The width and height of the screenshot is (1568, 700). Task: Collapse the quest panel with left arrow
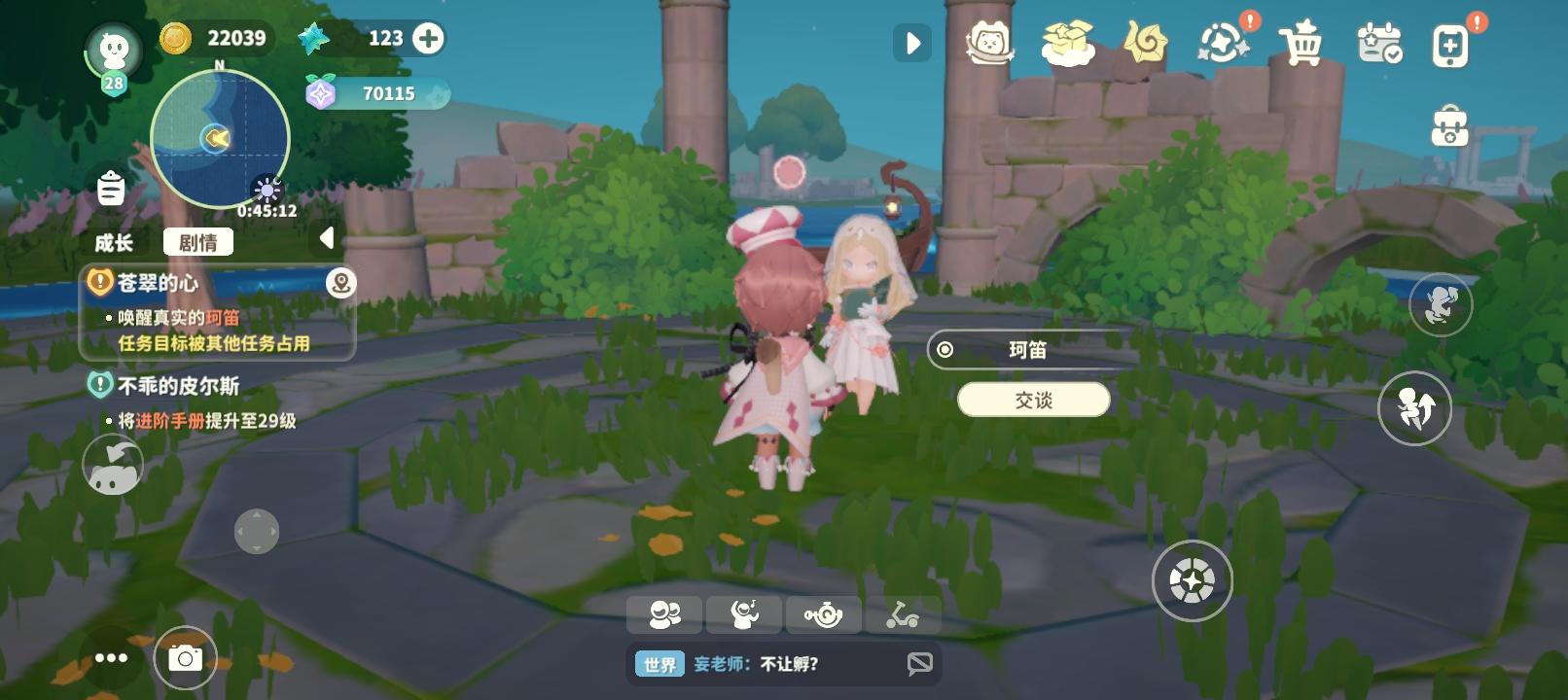point(325,236)
